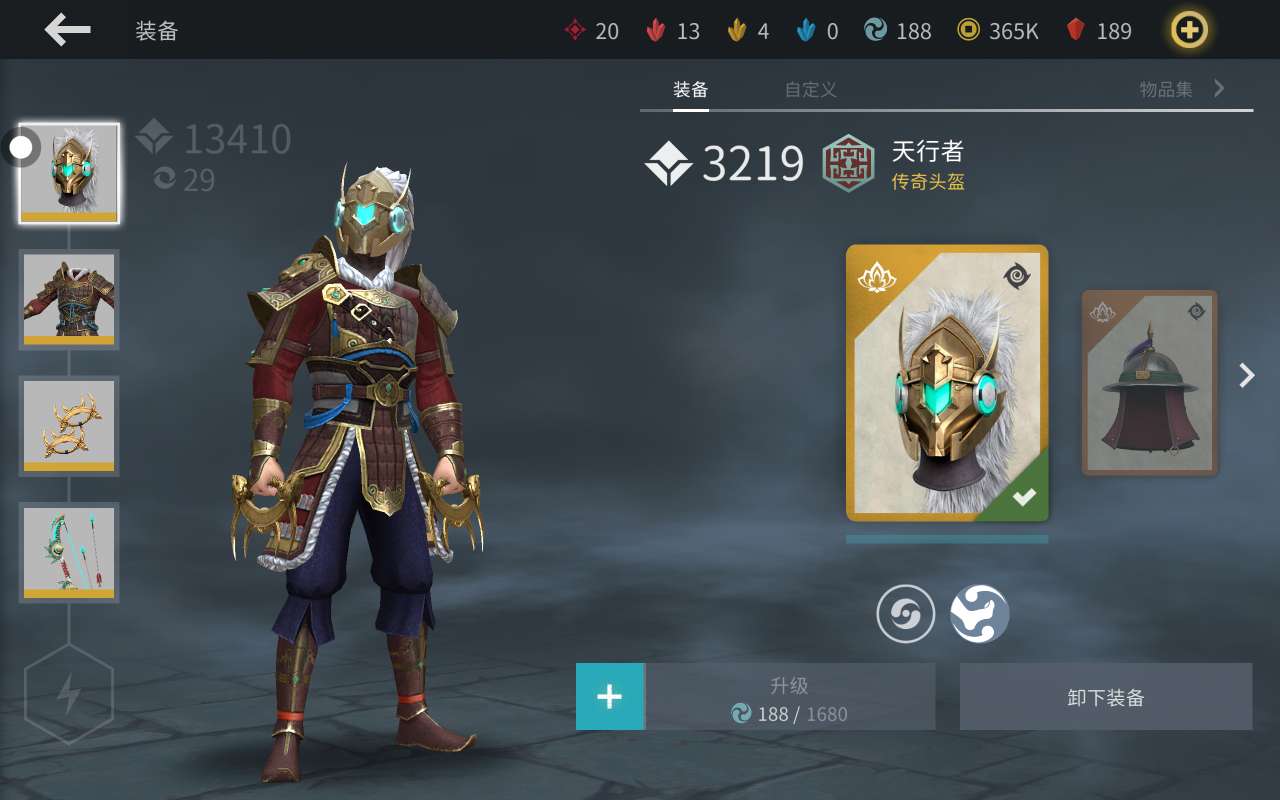Choose the purple-brimmed helmet card
This screenshot has width=1280, height=800.
click(x=1150, y=383)
